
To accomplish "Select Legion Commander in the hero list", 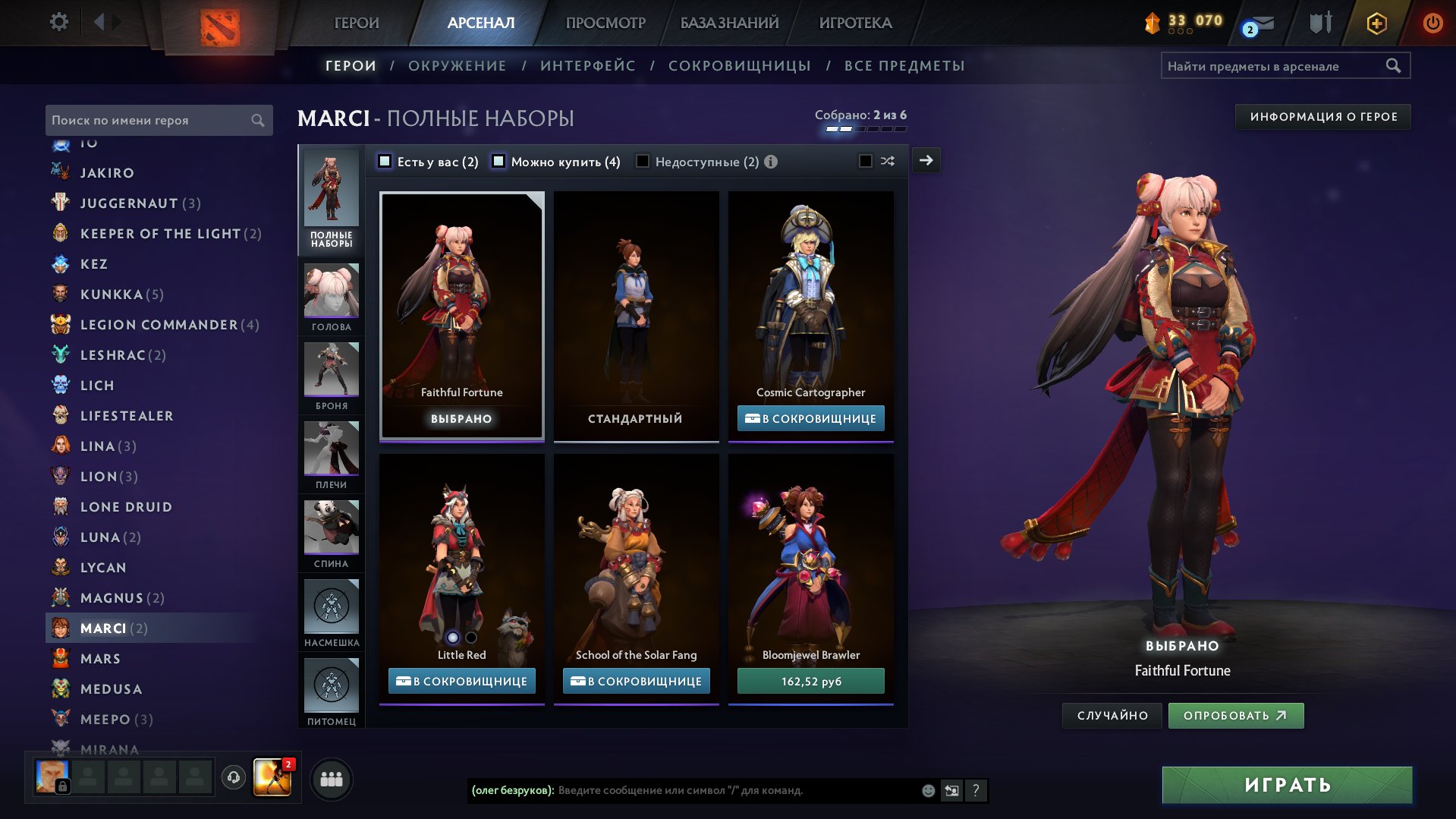I will click(x=159, y=325).
